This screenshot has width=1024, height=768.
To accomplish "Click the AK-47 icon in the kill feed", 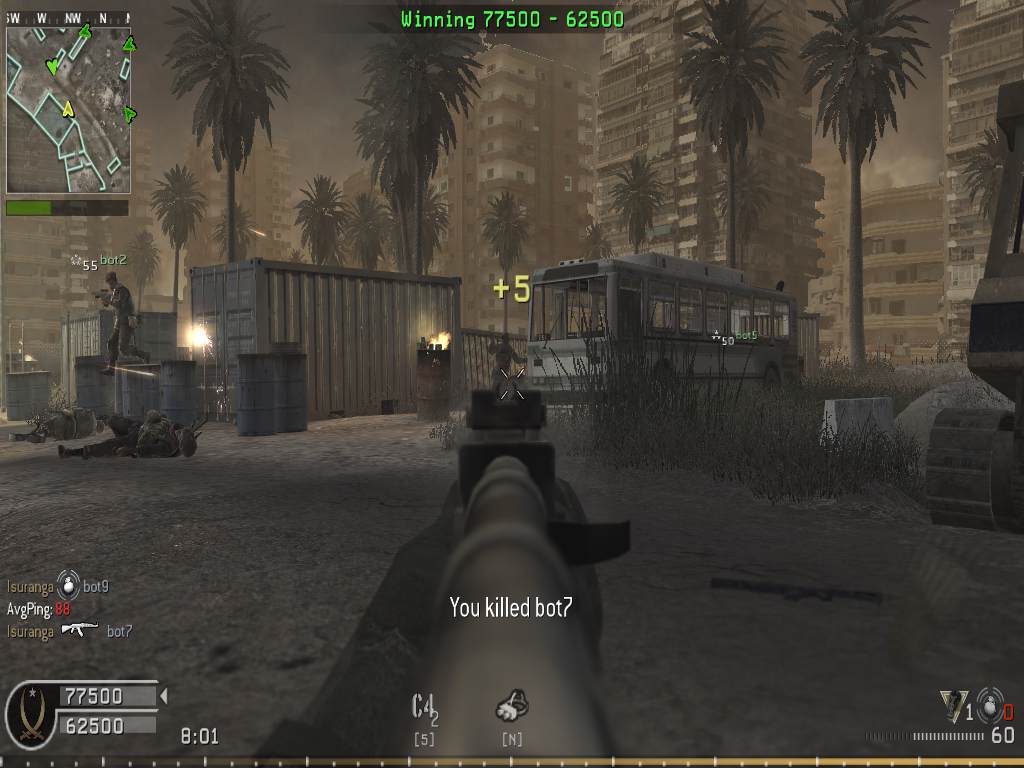I will 79,630.
